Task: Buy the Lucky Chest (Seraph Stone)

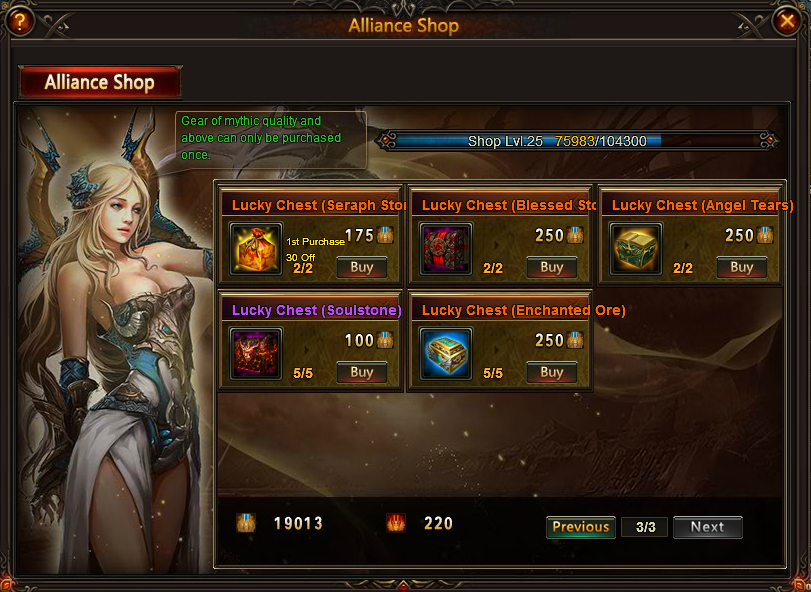Action: pos(361,267)
